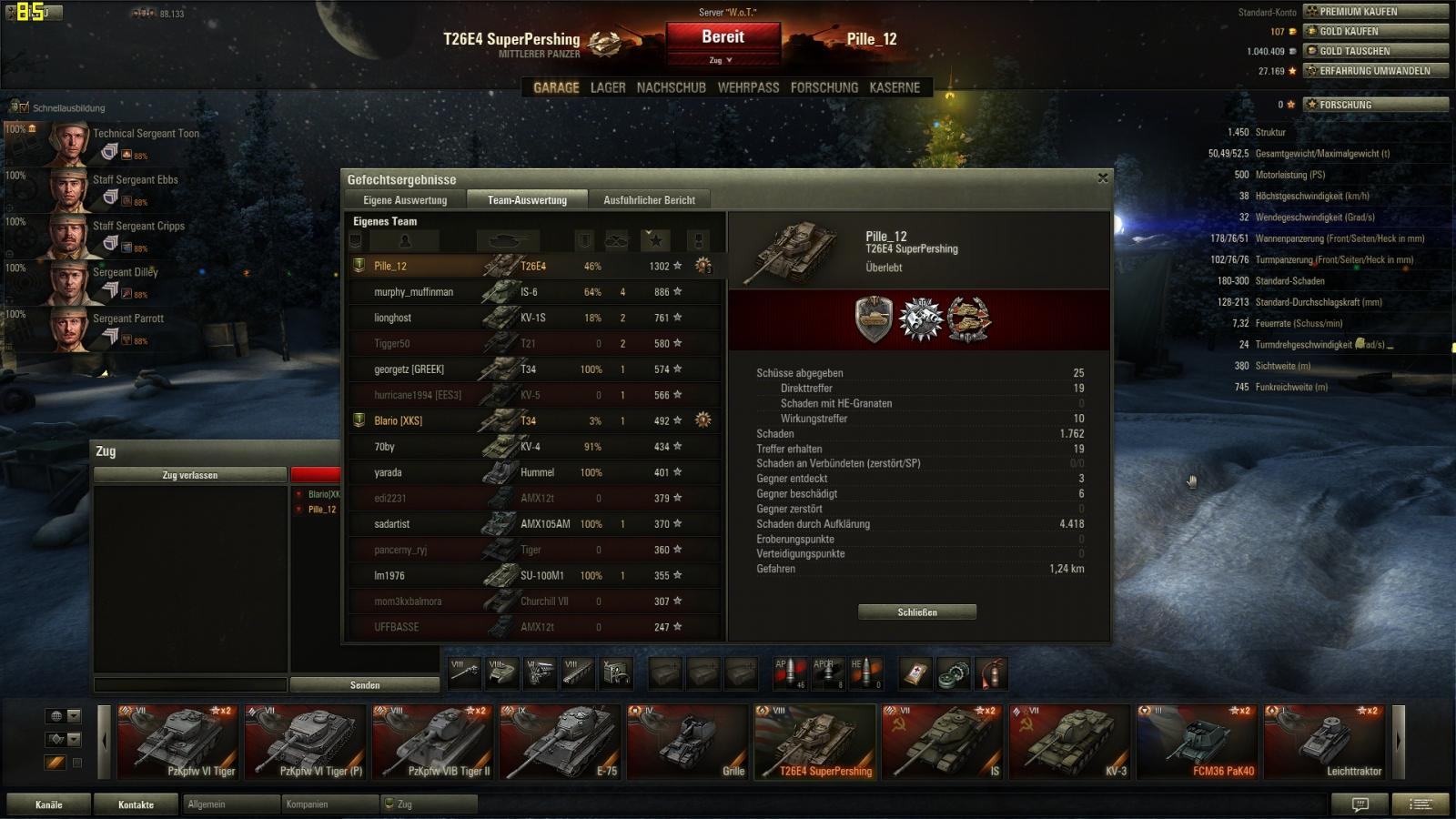
Task: Open the Kontakte contacts panel
Action: click(x=136, y=804)
